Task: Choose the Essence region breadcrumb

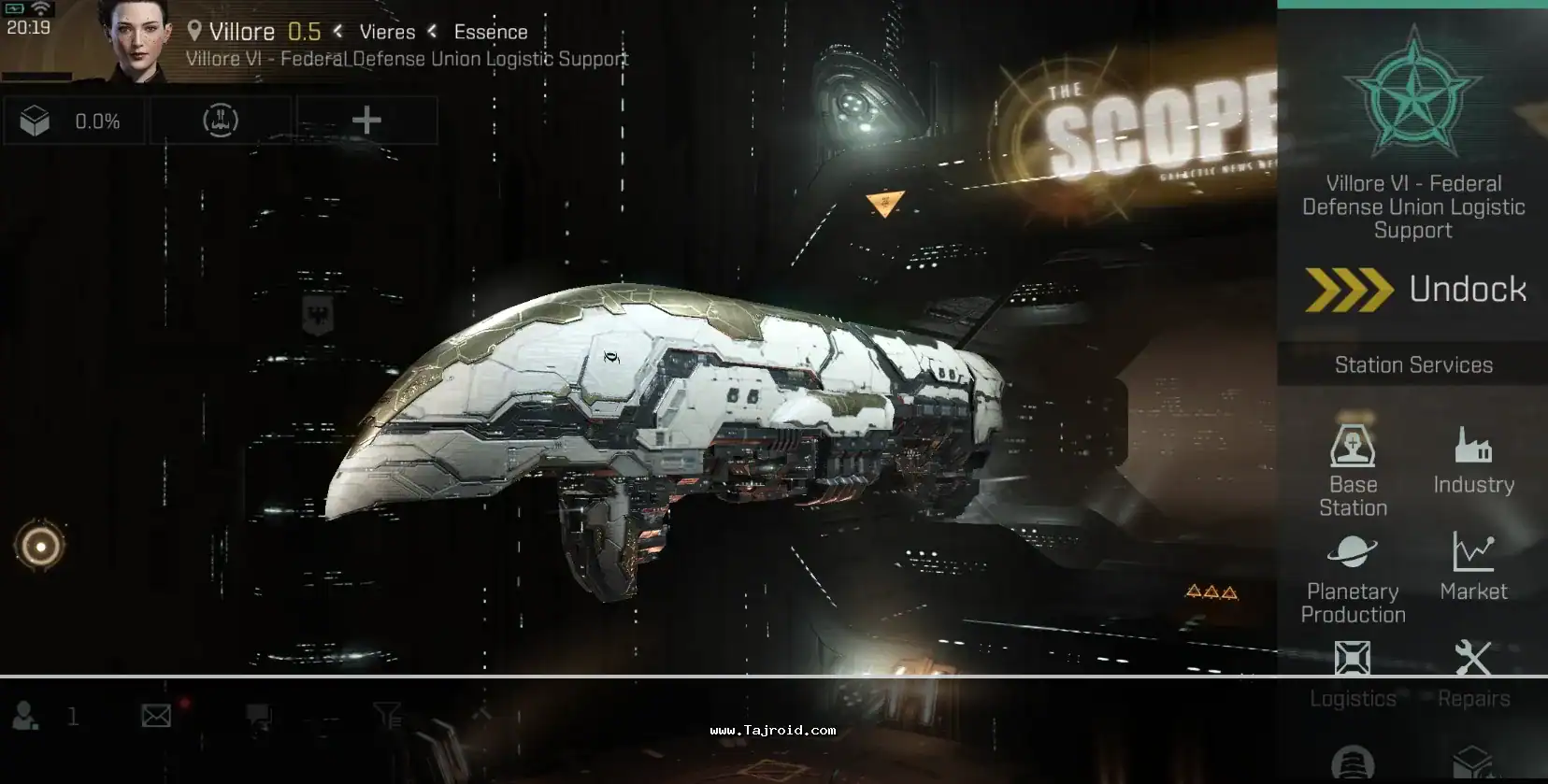Action: click(x=491, y=32)
